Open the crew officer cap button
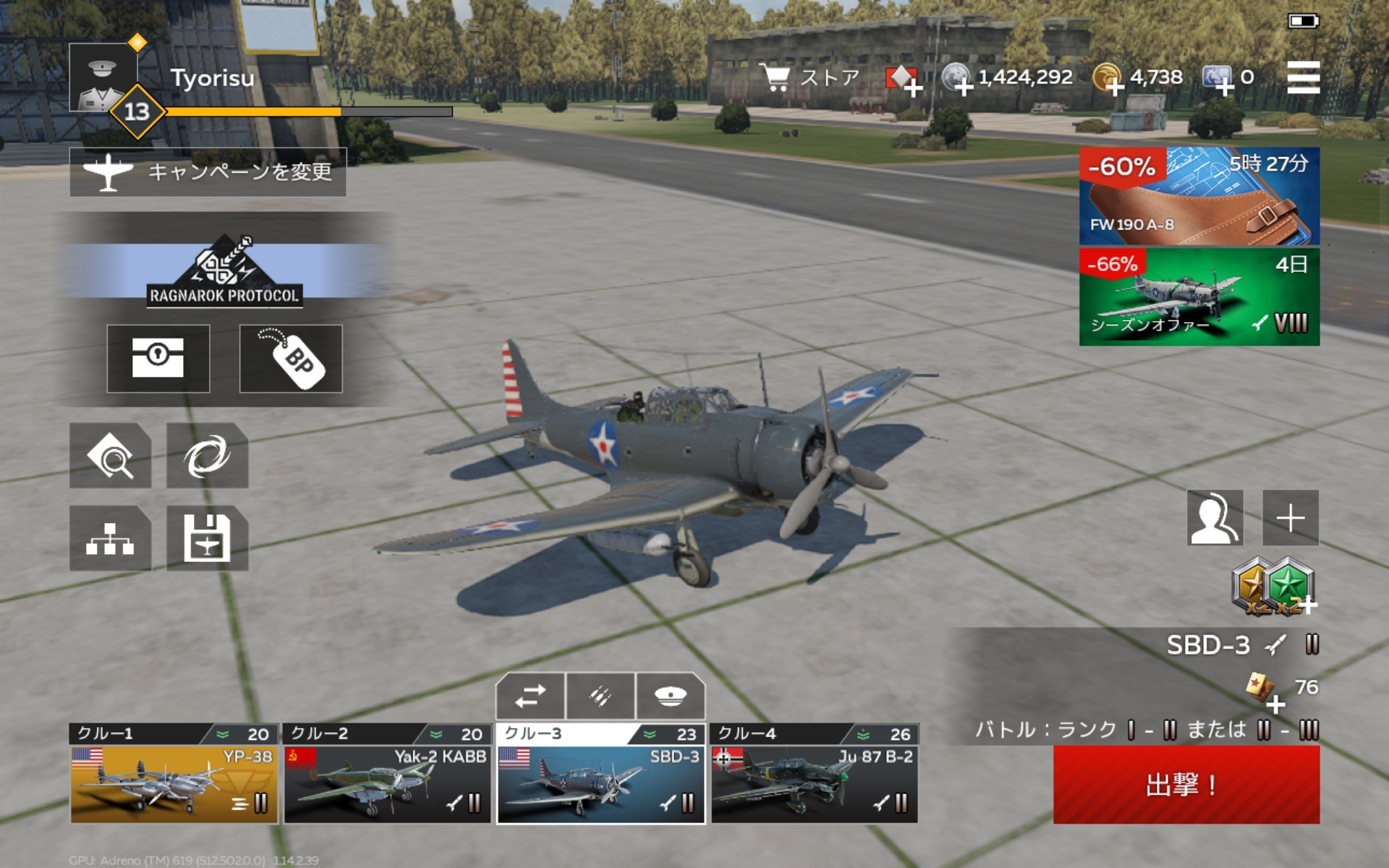Screen dimensions: 1389x868 (x=670, y=696)
